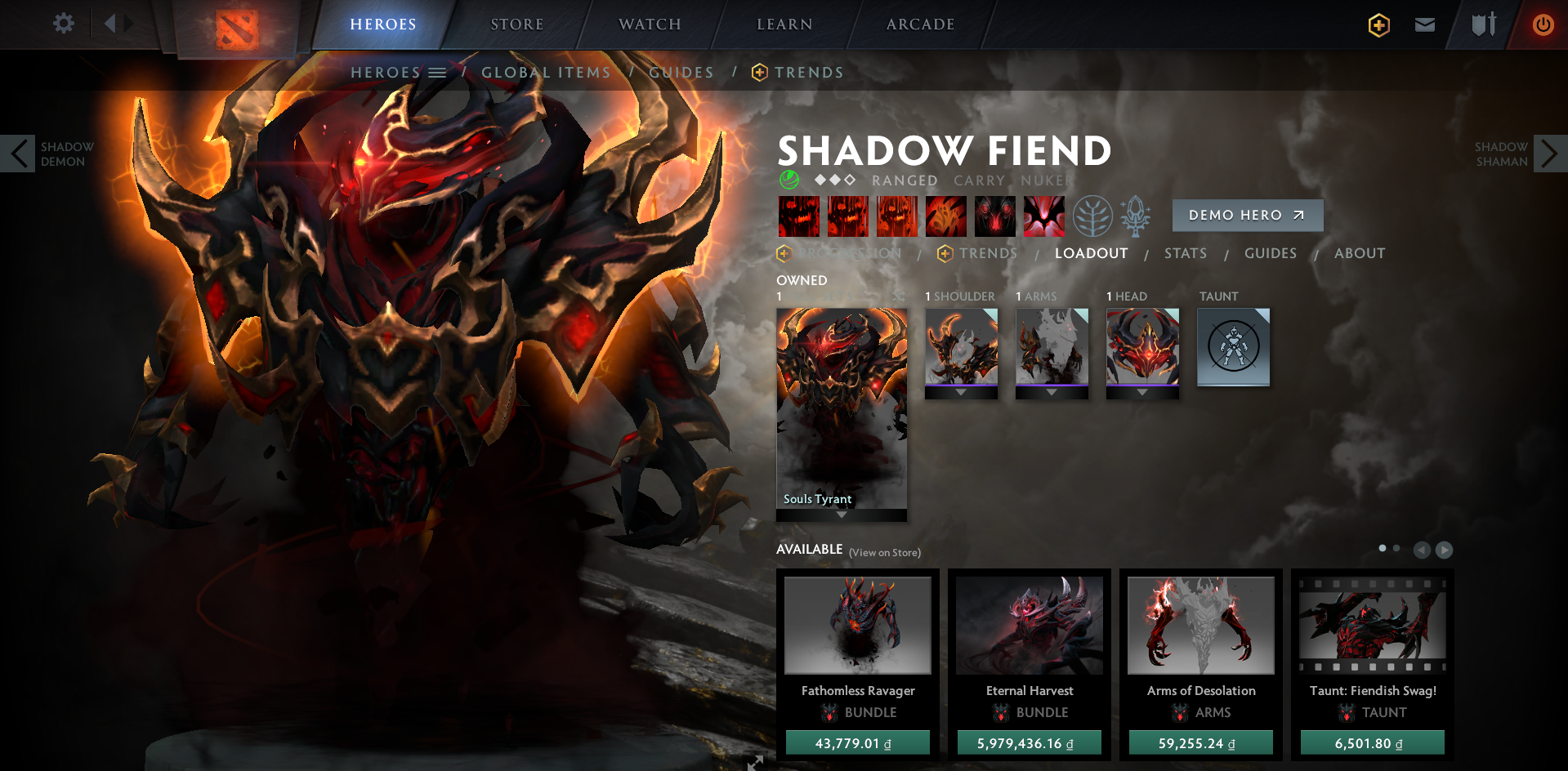
Task: Click the Dota Plus hexagon icon
Action: 1378,25
